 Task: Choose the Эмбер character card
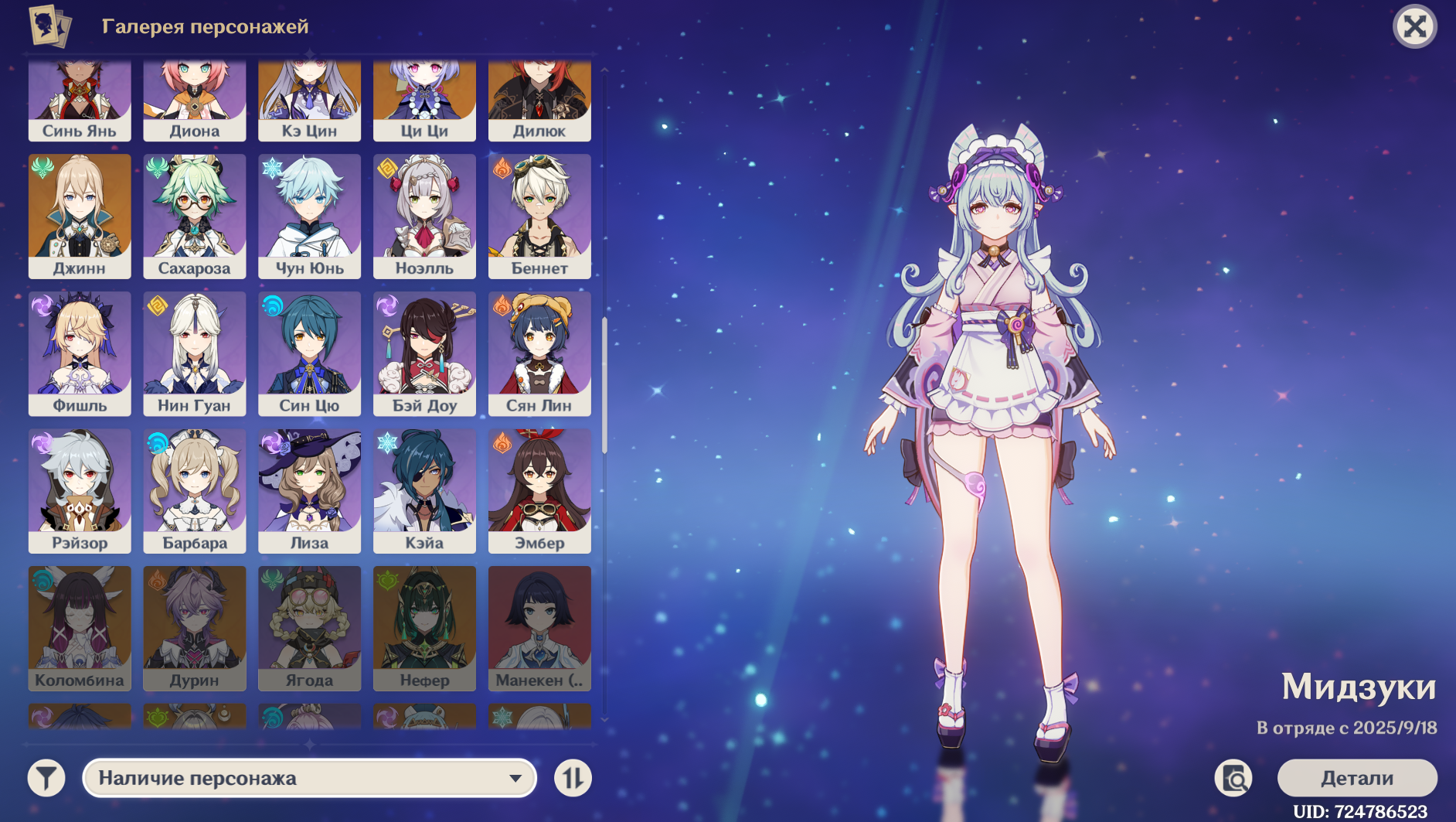click(539, 491)
